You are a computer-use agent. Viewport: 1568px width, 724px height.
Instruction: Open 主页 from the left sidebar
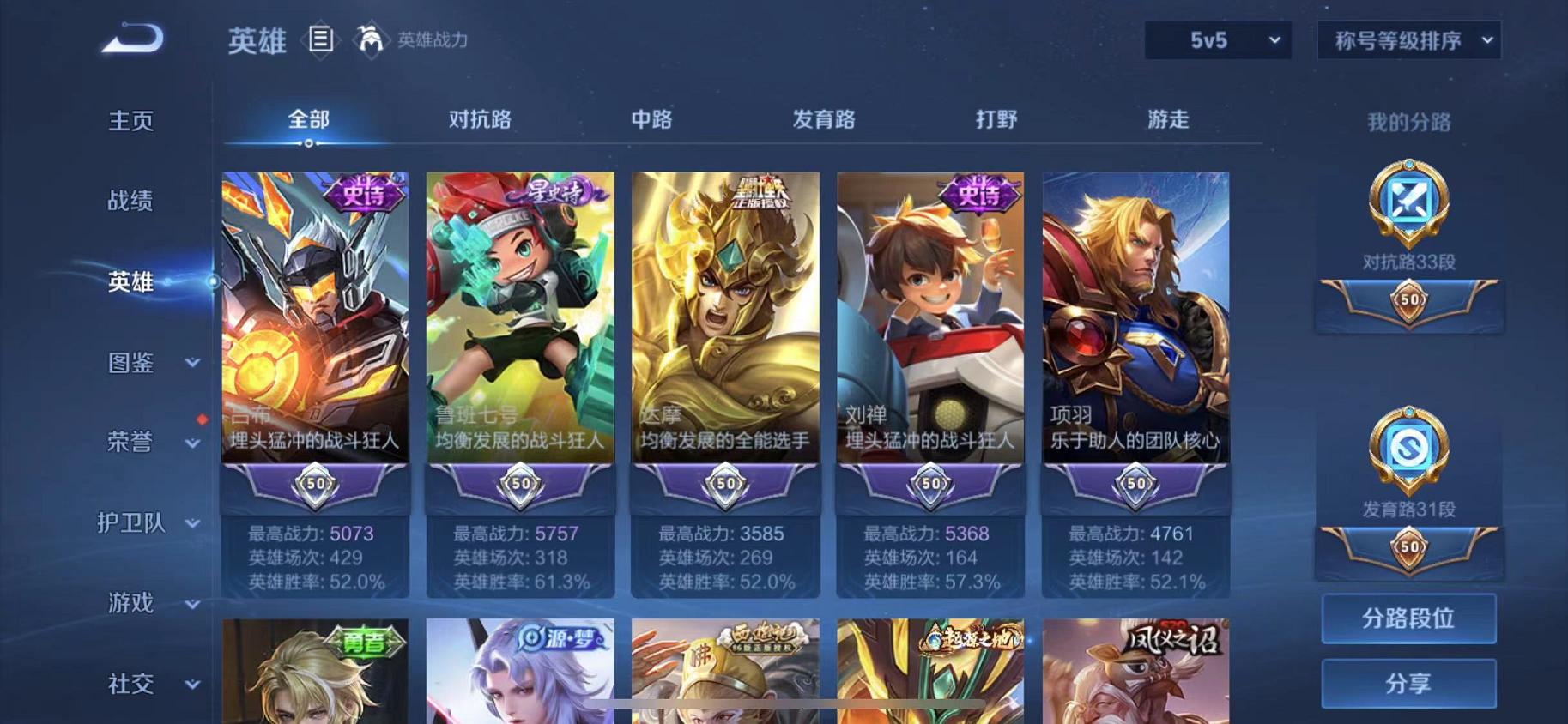pyautogui.click(x=130, y=121)
